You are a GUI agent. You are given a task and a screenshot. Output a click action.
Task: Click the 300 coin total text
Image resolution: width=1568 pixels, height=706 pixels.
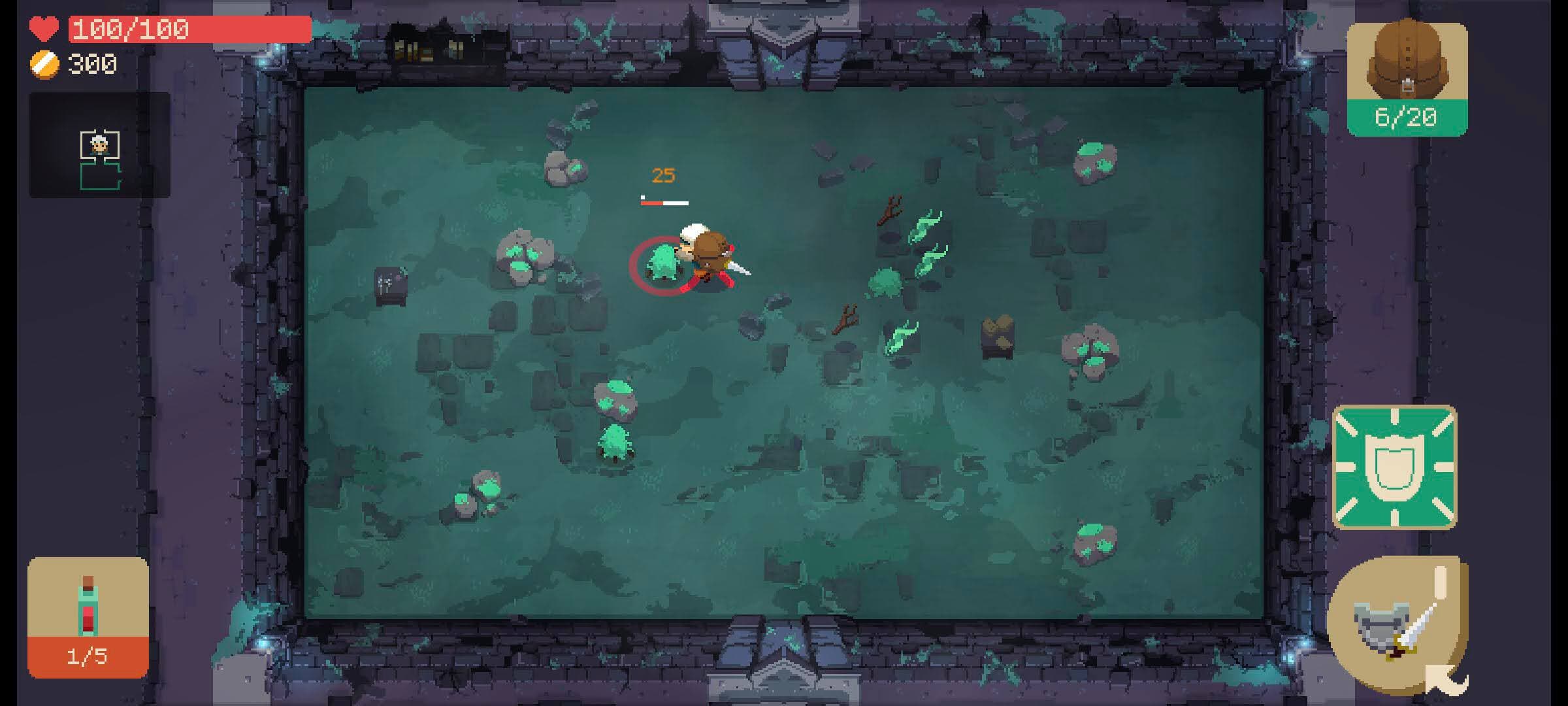click(x=91, y=64)
